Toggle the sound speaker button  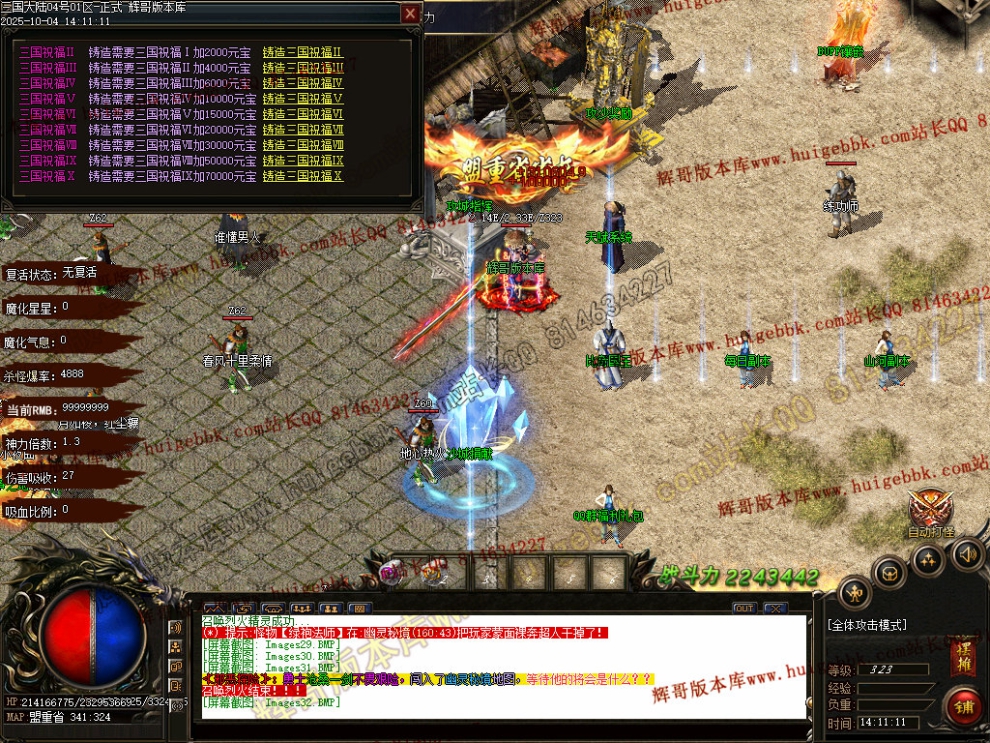[x=966, y=553]
